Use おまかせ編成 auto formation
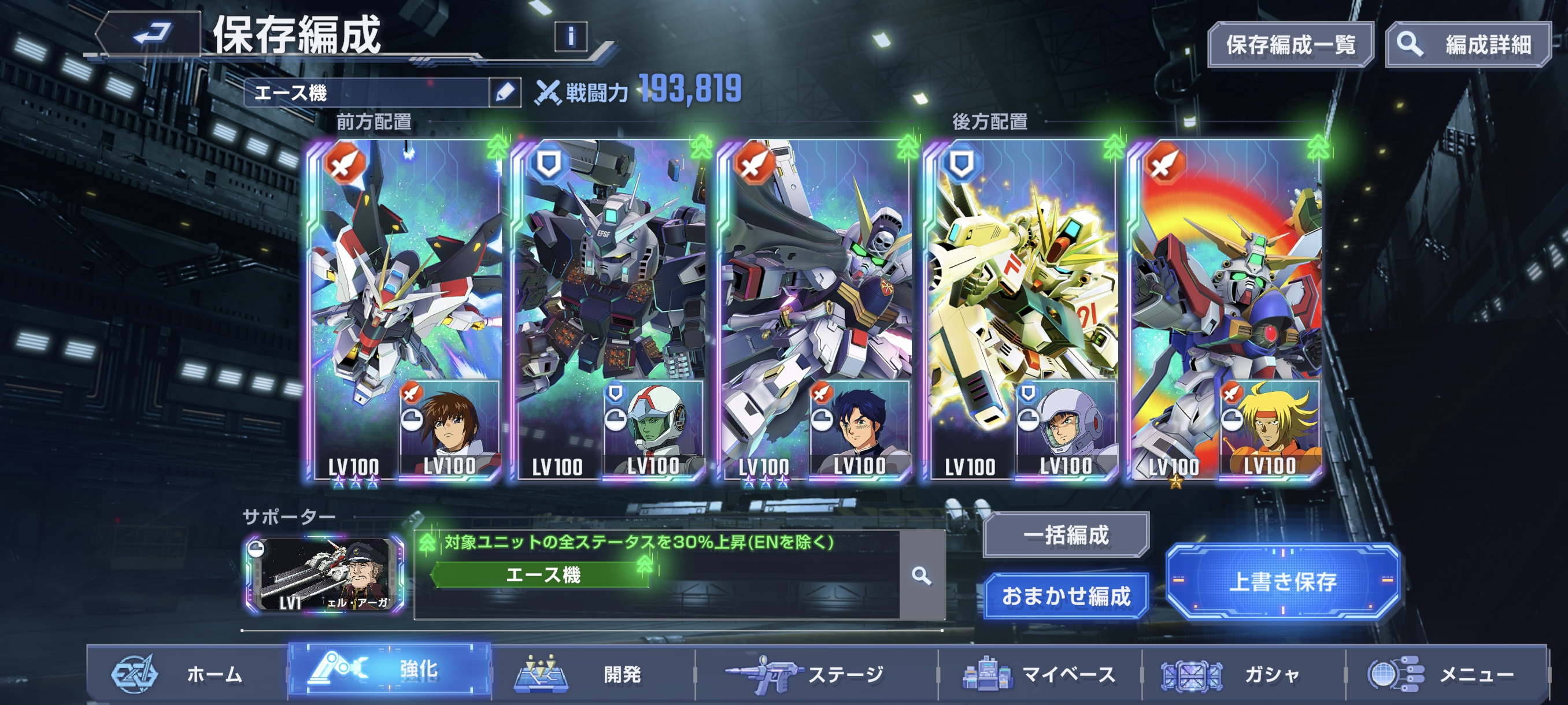This screenshot has height=705, width=1568. click(x=1066, y=596)
